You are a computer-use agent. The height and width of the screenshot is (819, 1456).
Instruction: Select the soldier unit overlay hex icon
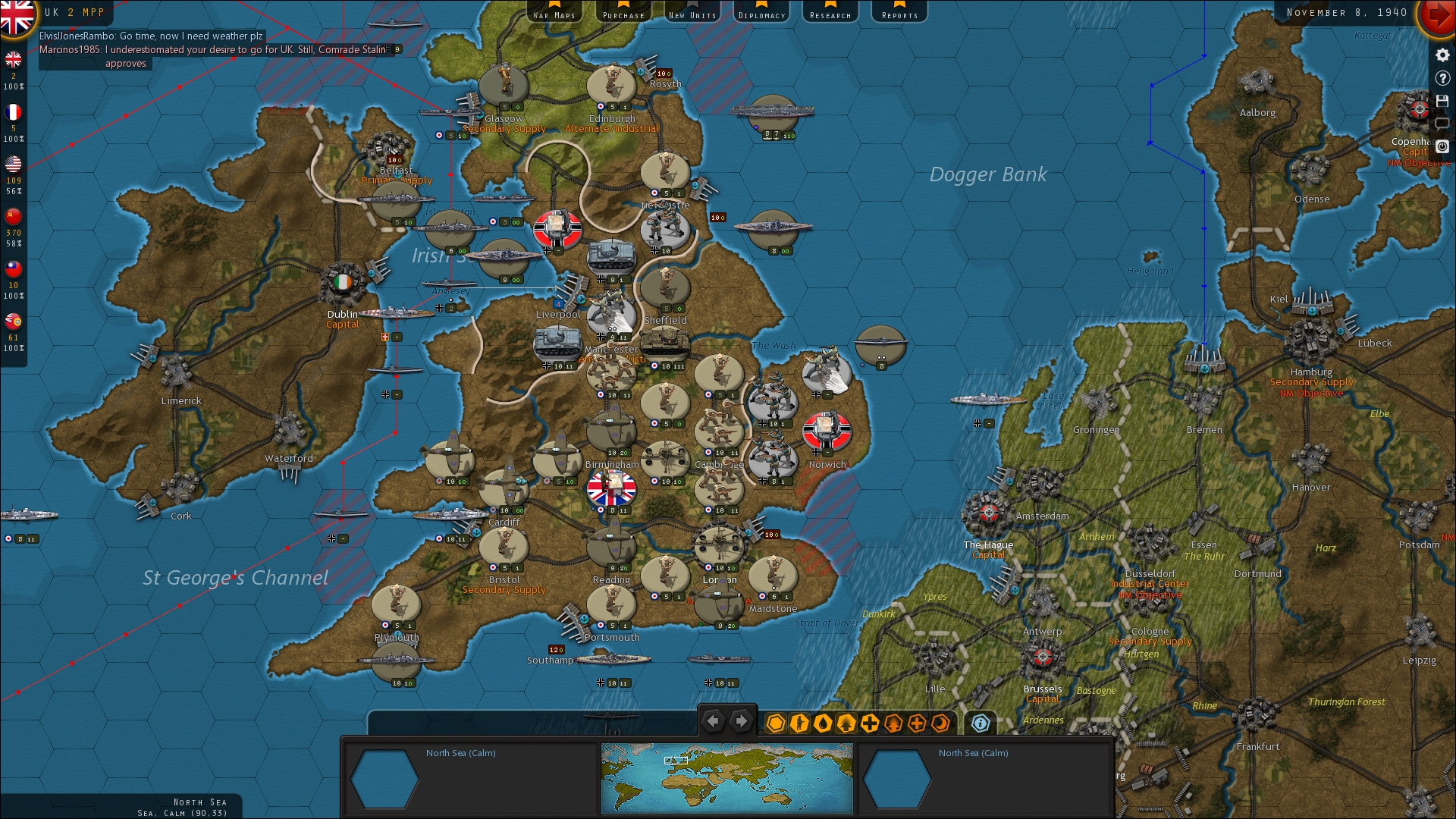800,724
